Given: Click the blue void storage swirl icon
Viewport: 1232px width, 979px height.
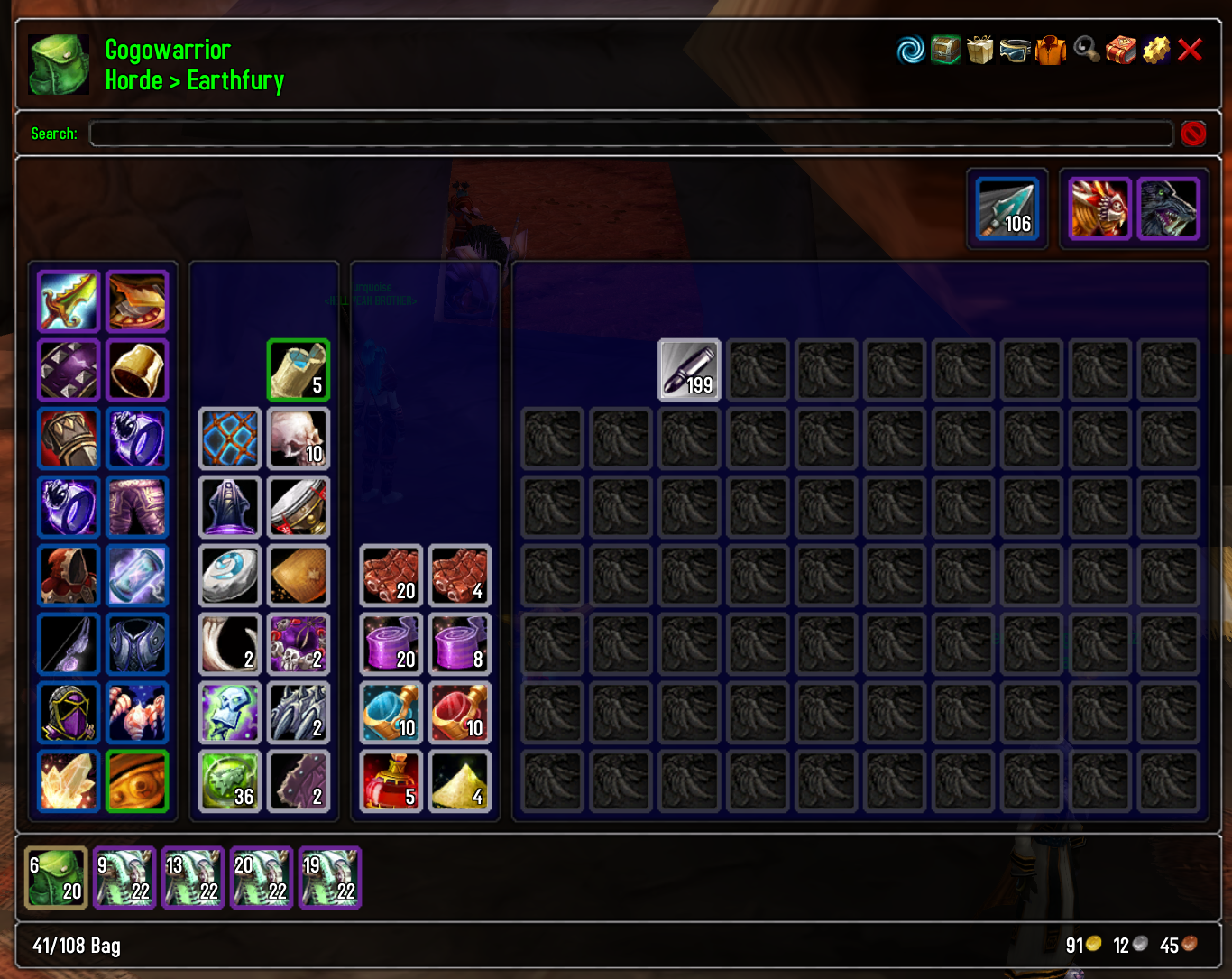Looking at the screenshot, I should [909, 51].
